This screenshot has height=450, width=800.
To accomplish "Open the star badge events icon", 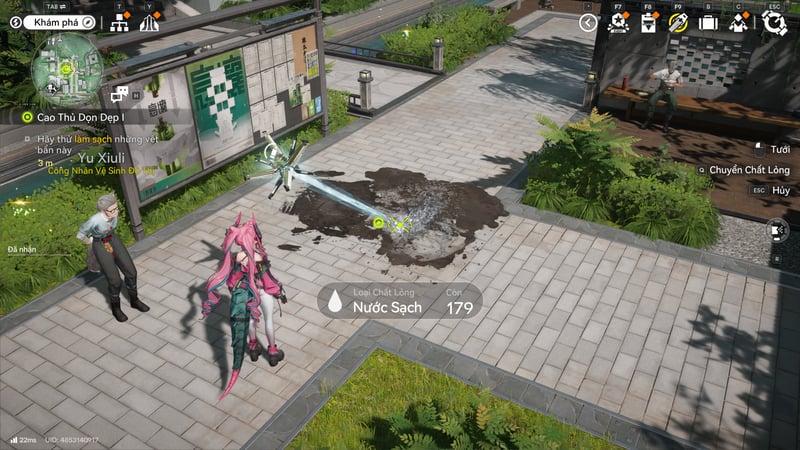I will (618, 22).
